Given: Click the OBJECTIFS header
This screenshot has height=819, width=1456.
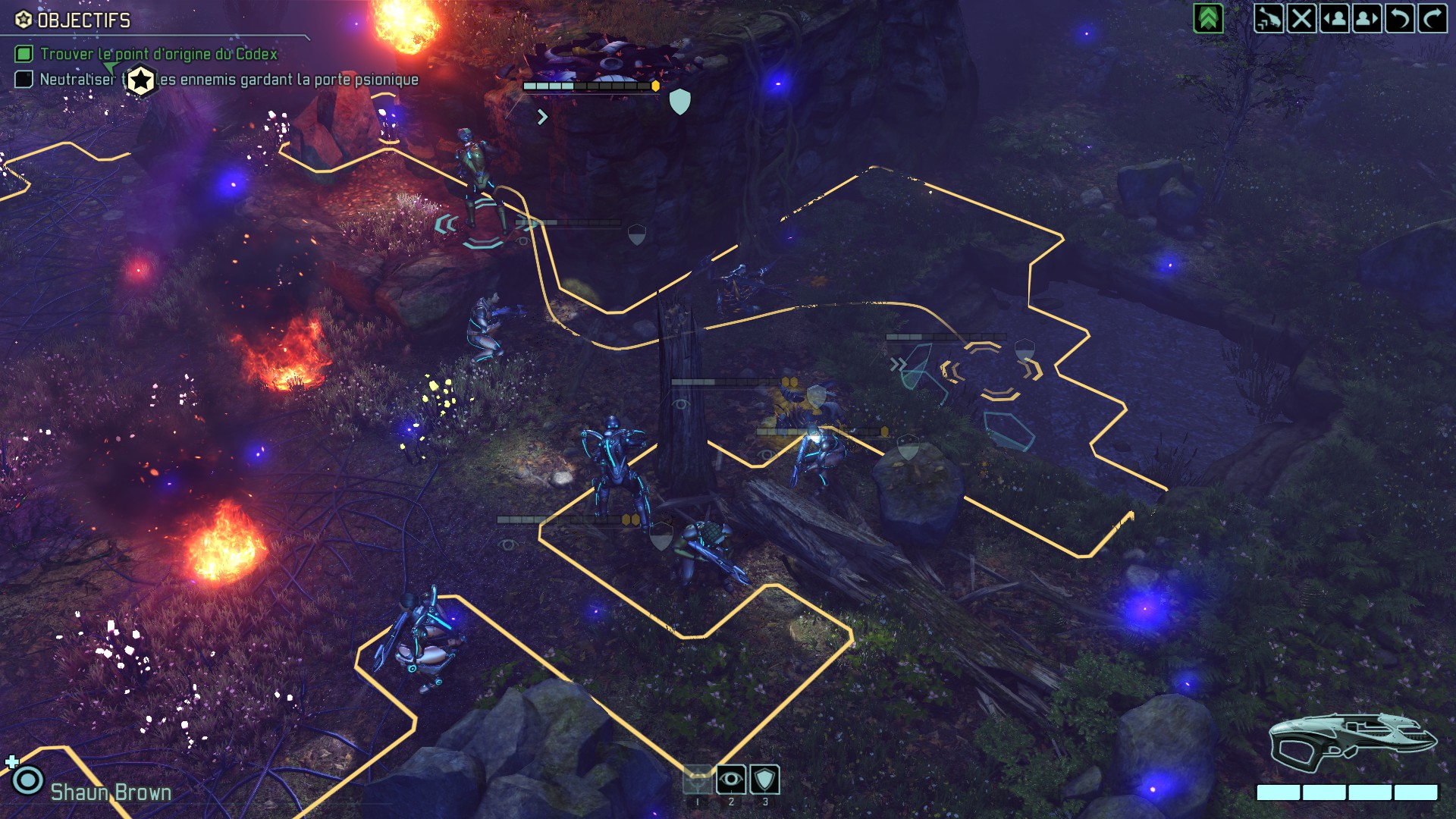Looking at the screenshot, I should tap(83, 20).
